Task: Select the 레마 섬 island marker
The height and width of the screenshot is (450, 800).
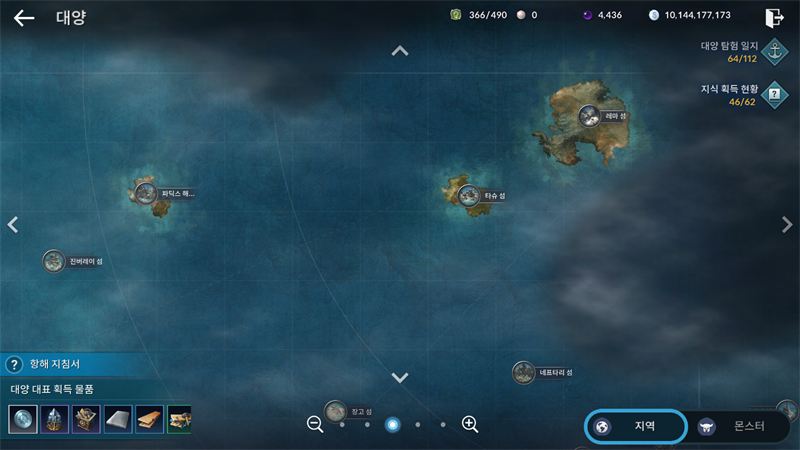Action: [x=589, y=116]
